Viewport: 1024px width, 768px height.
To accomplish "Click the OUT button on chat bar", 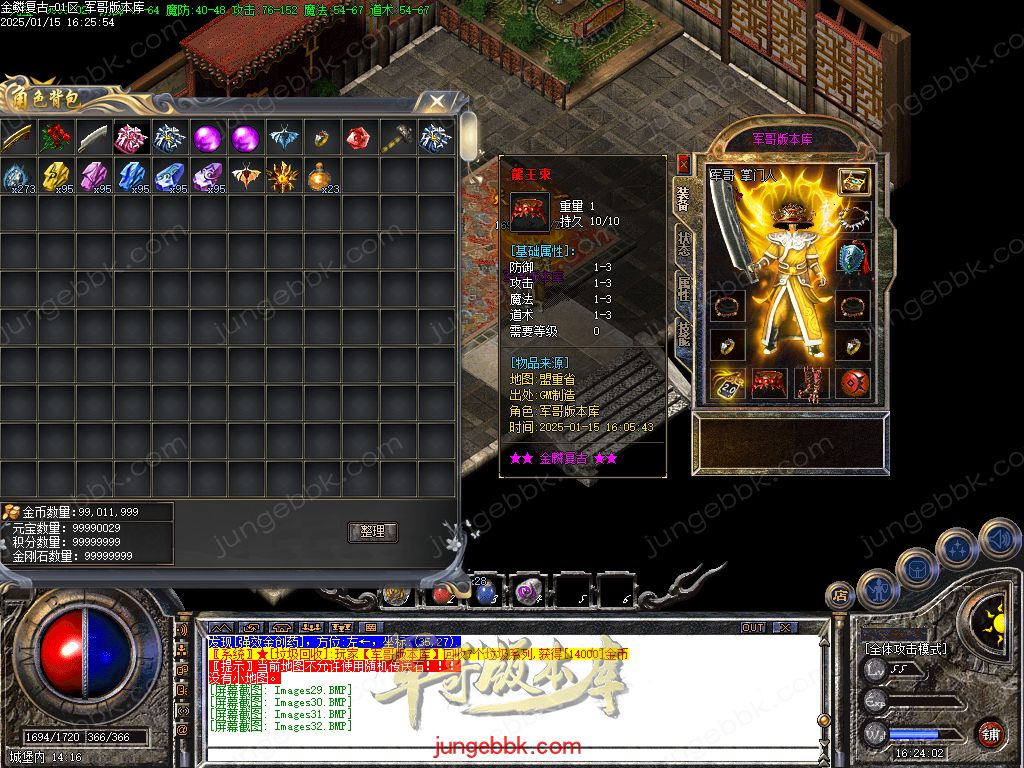I will (753, 628).
